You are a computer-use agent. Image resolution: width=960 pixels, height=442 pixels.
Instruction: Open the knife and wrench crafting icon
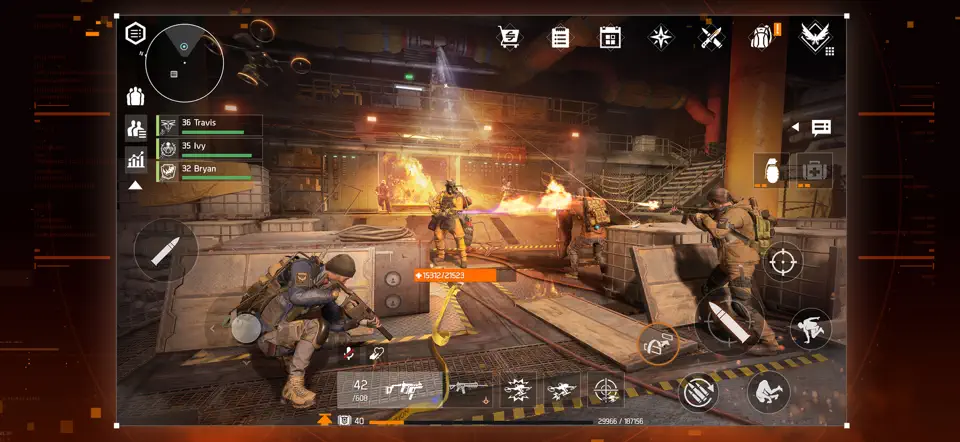[x=711, y=38]
